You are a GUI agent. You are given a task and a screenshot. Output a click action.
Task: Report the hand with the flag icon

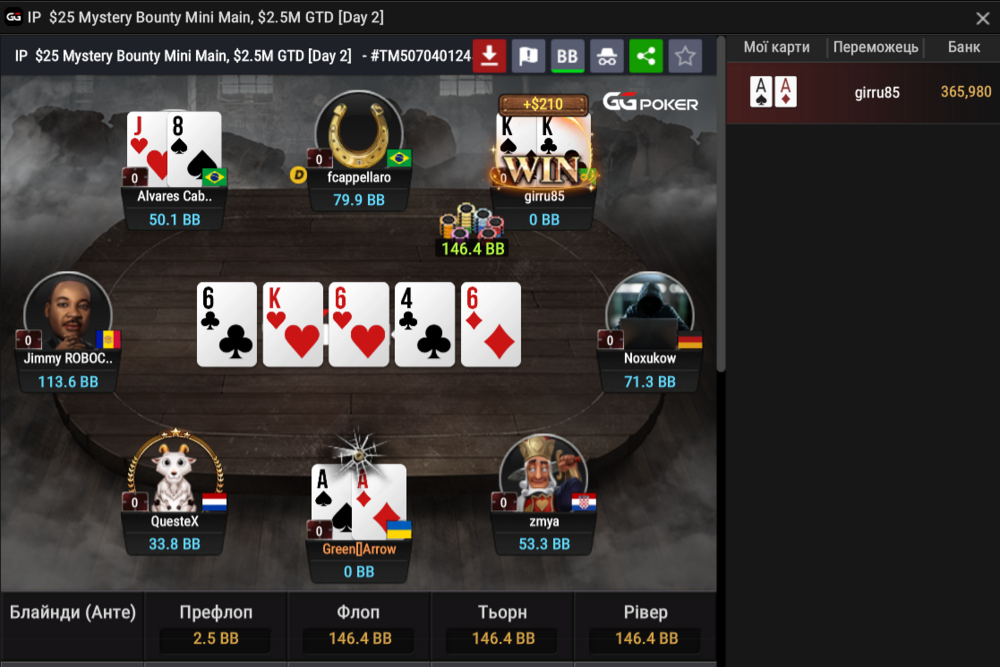(x=528, y=56)
